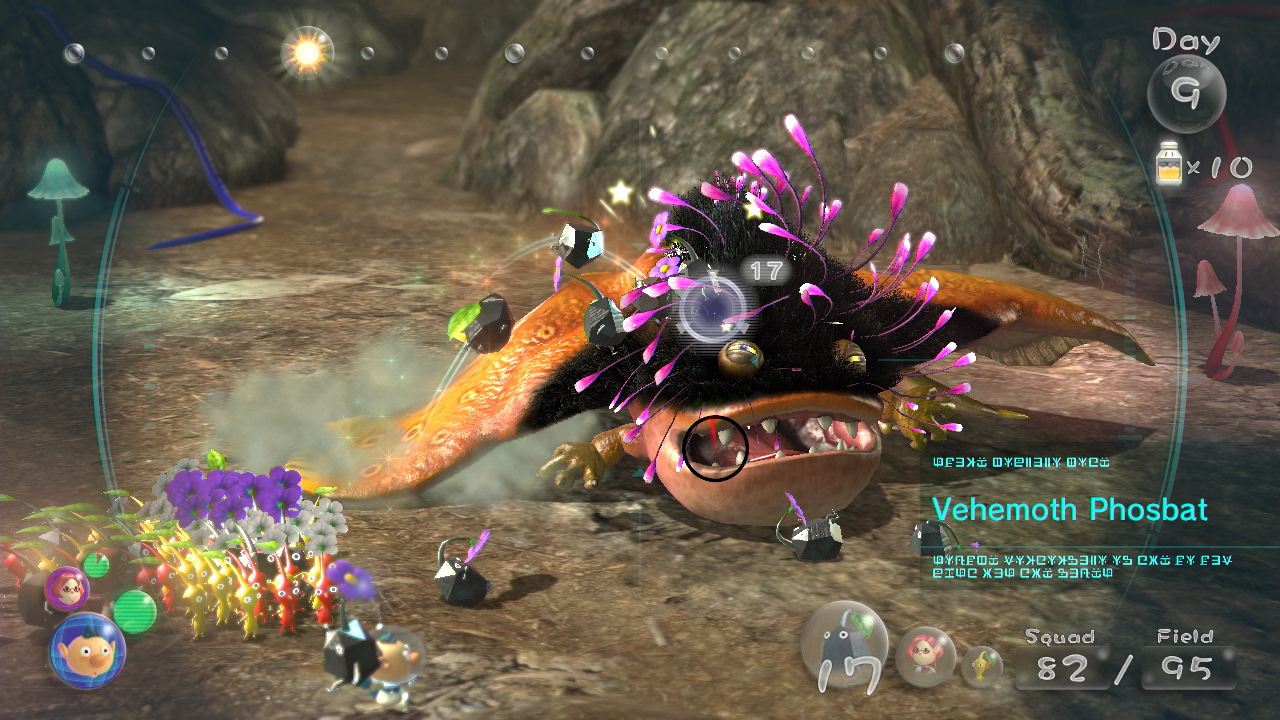
Task: Select the Yellow Pikmin type icon
Action: [983, 665]
